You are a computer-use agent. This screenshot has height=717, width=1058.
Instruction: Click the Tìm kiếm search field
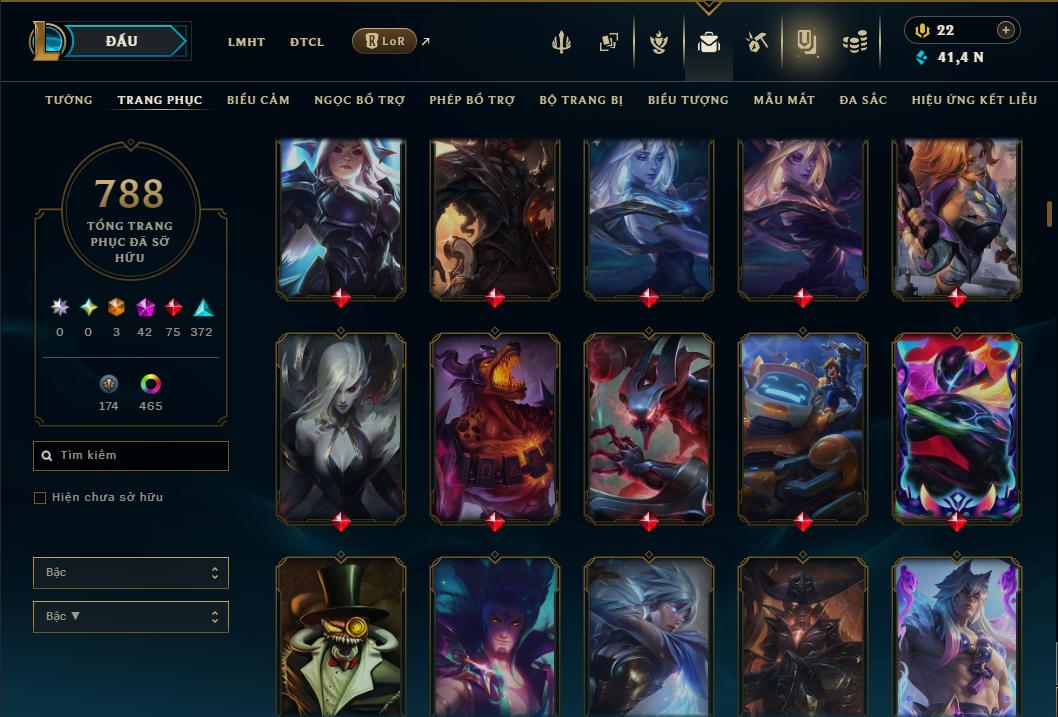(131, 456)
